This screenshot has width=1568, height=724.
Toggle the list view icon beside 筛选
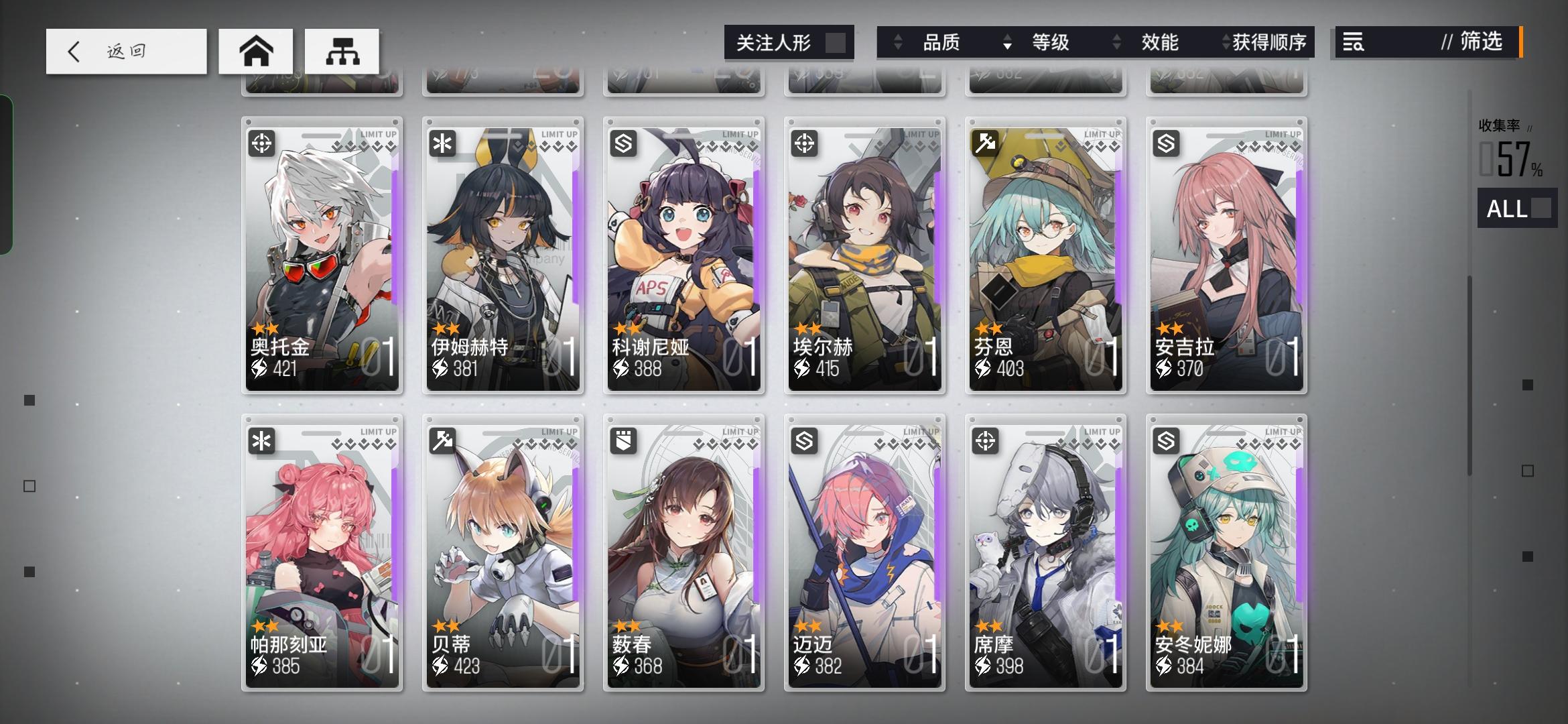coord(1354,42)
